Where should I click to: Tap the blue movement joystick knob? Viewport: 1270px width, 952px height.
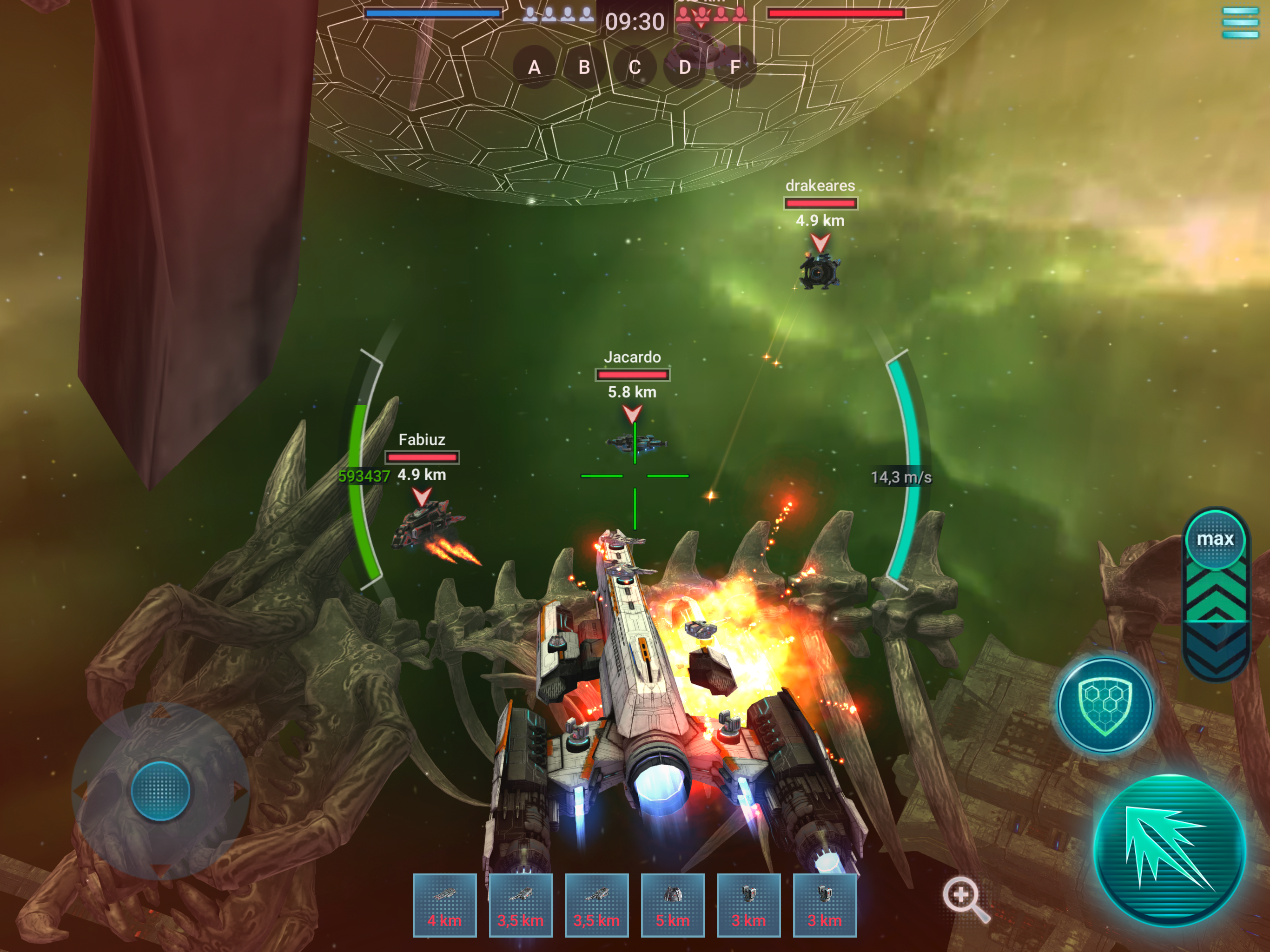[x=160, y=791]
